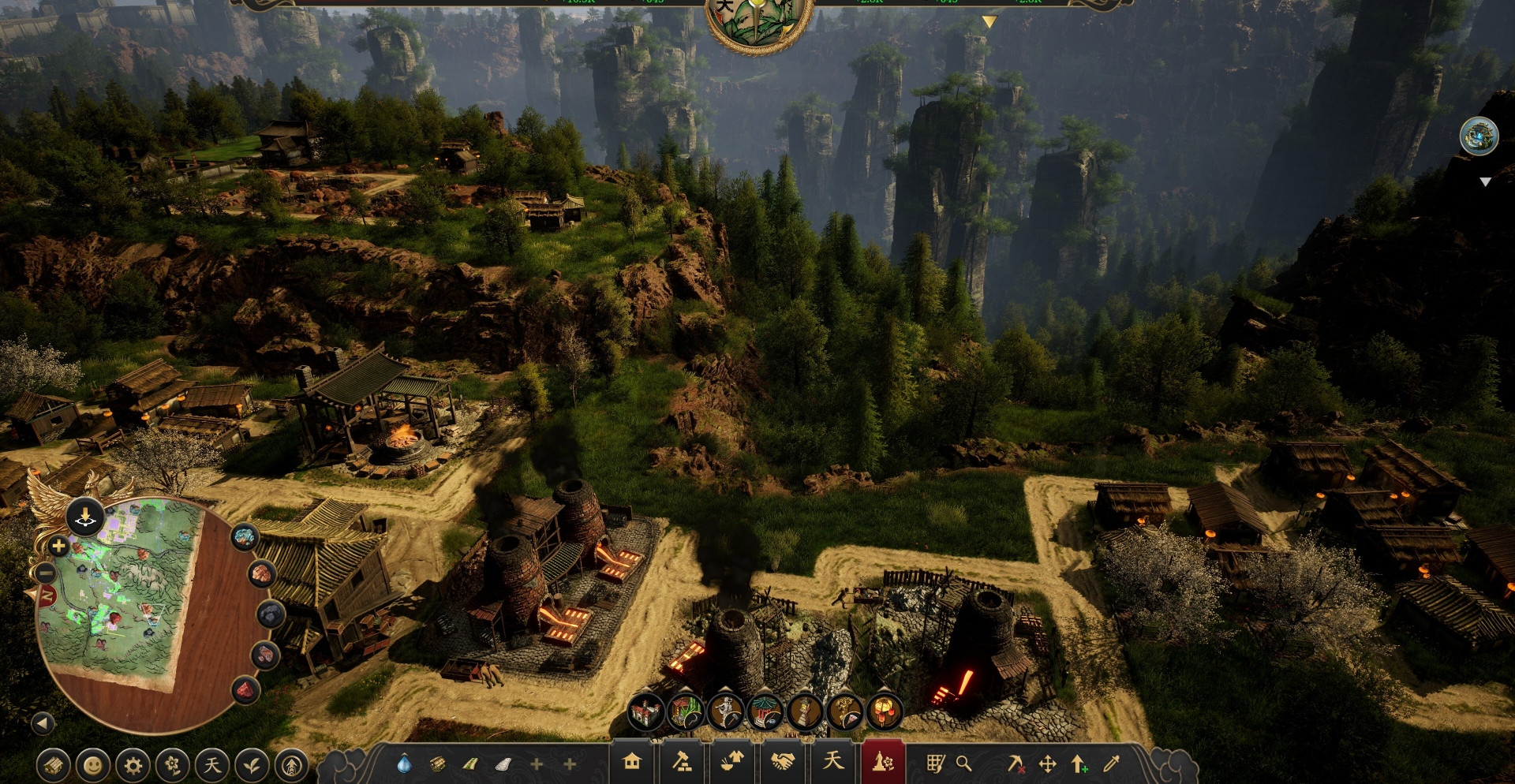Collapse the minimap with the left arrow
The image size is (1515, 784).
click(43, 722)
